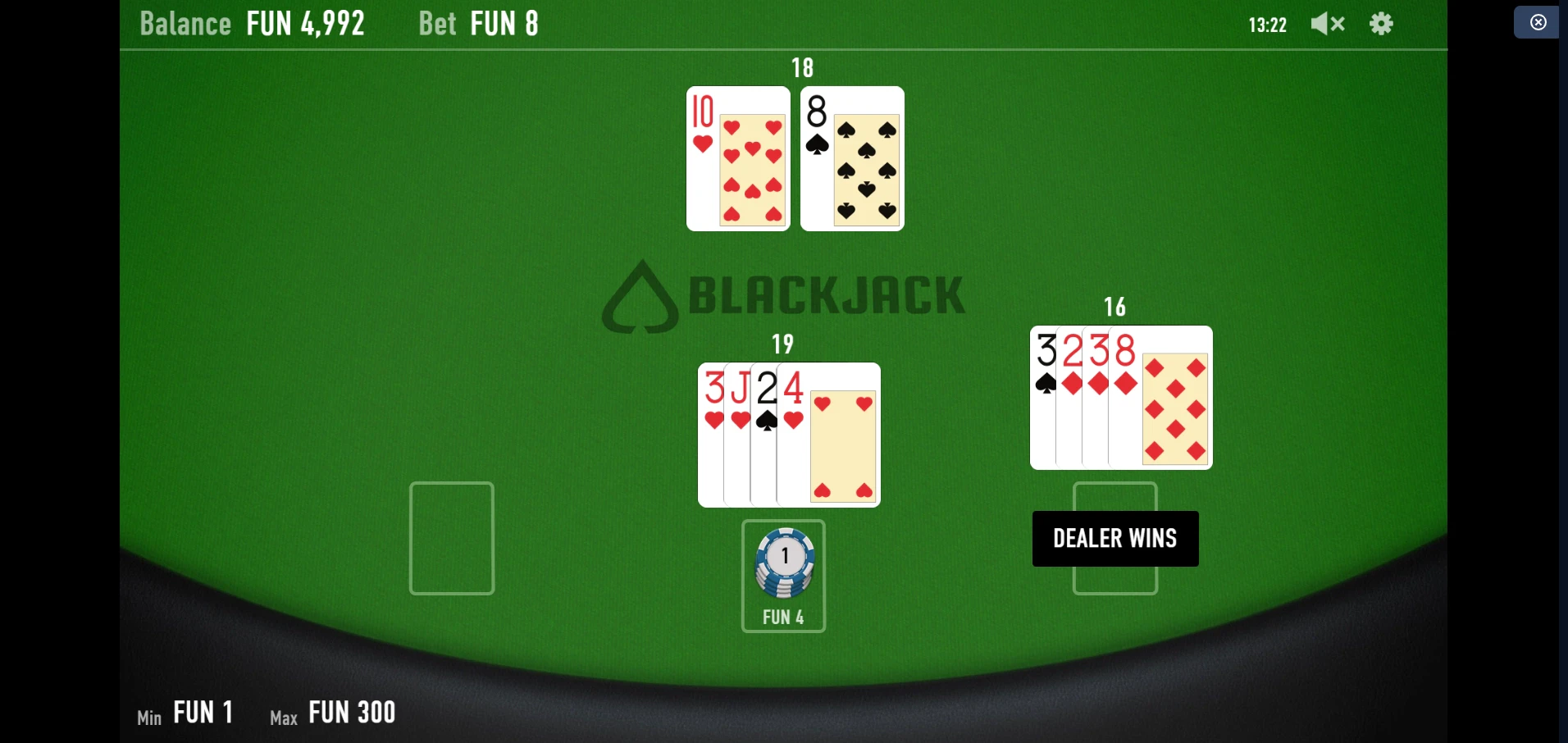The width and height of the screenshot is (1568, 743).
Task: Click the spade logo in BLACKJACK branding
Action: click(x=641, y=295)
